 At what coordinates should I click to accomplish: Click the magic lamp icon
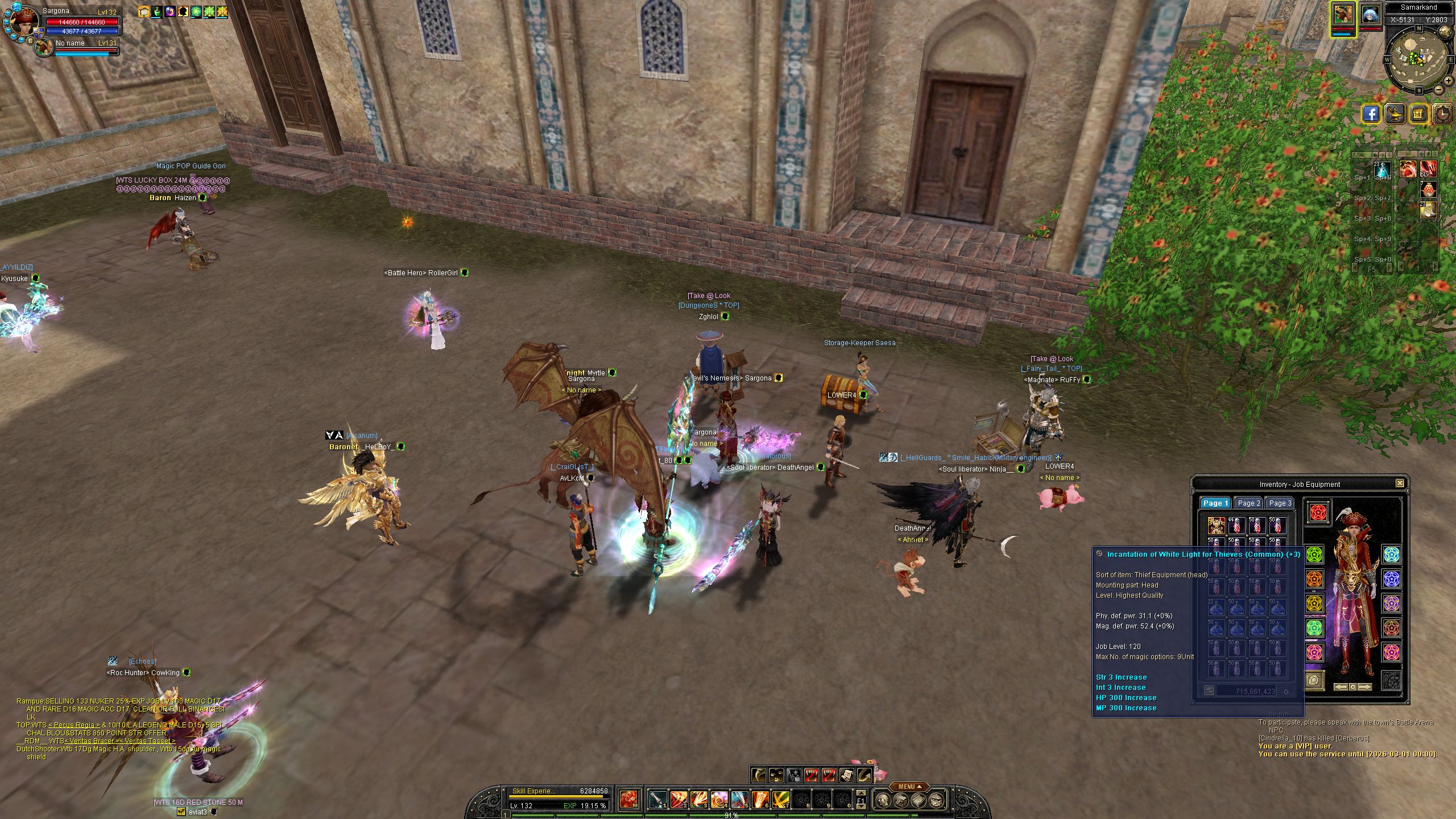1395,114
